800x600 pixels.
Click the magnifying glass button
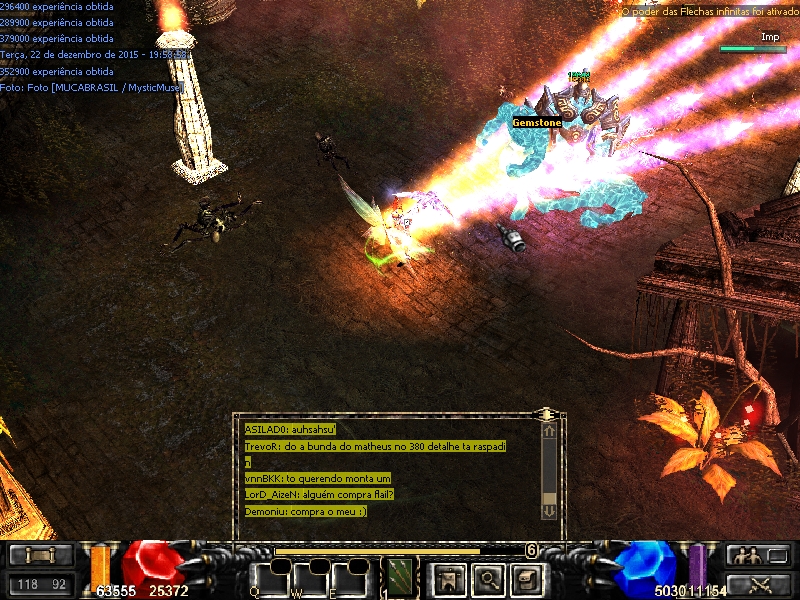pyautogui.click(x=487, y=578)
